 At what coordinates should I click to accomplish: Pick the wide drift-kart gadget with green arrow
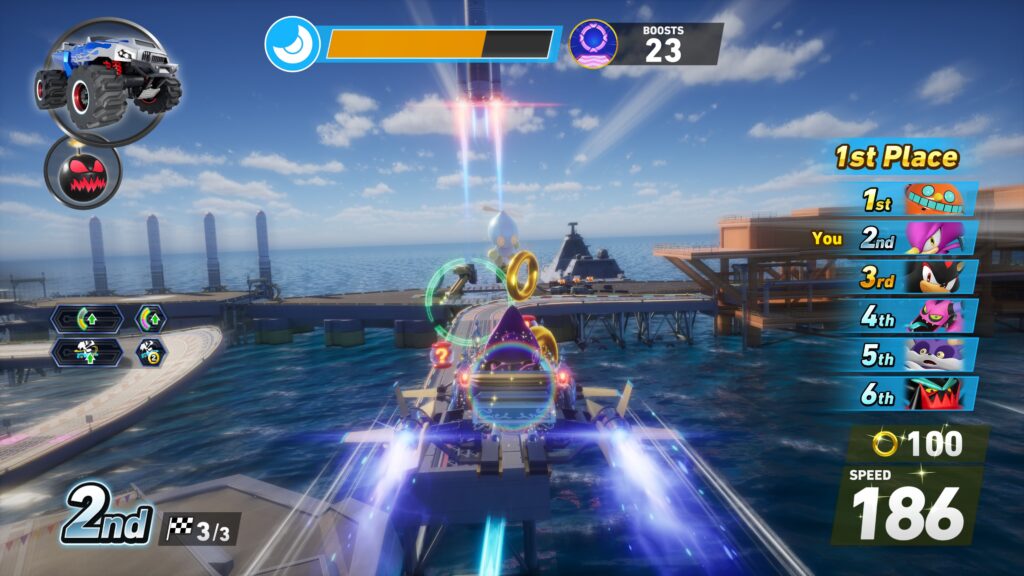coord(88,352)
